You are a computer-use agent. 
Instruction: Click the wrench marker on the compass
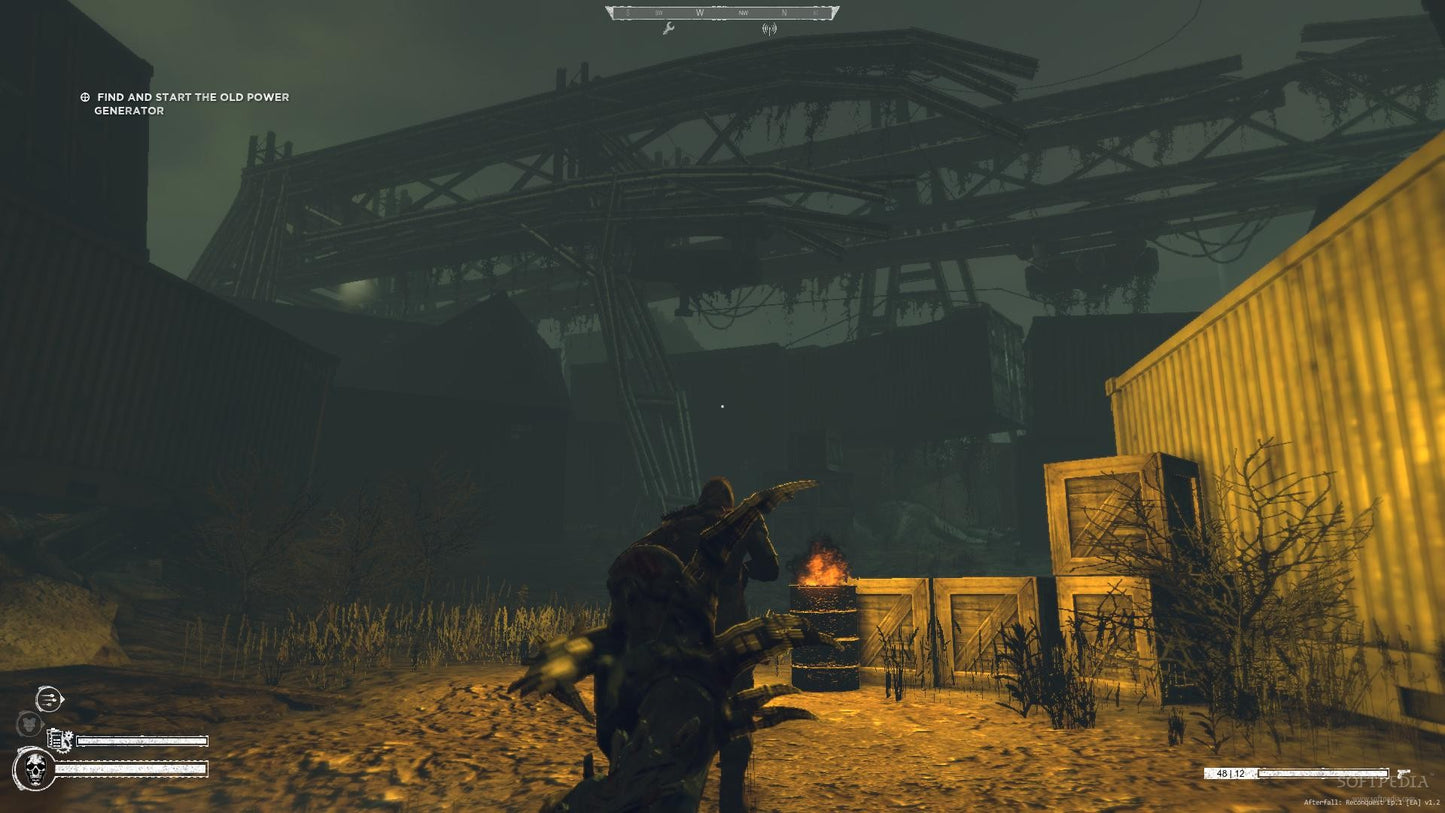[669, 29]
